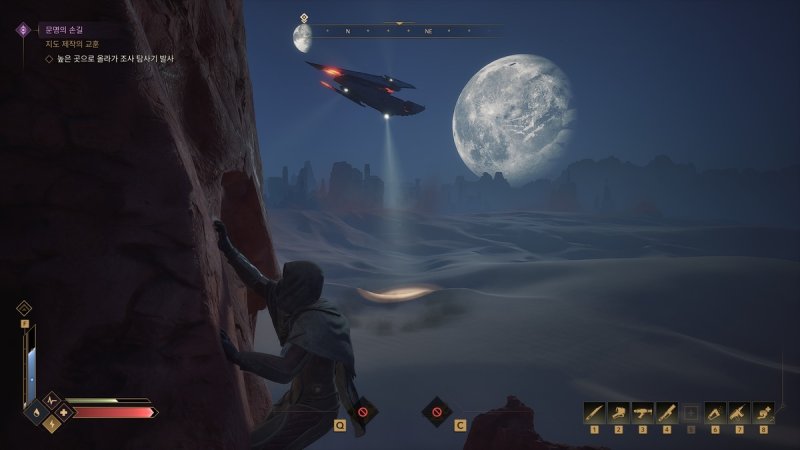800x450 pixels.
Task: Click the chevron diamond icon above the gauge
Action: click(x=24, y=308)
